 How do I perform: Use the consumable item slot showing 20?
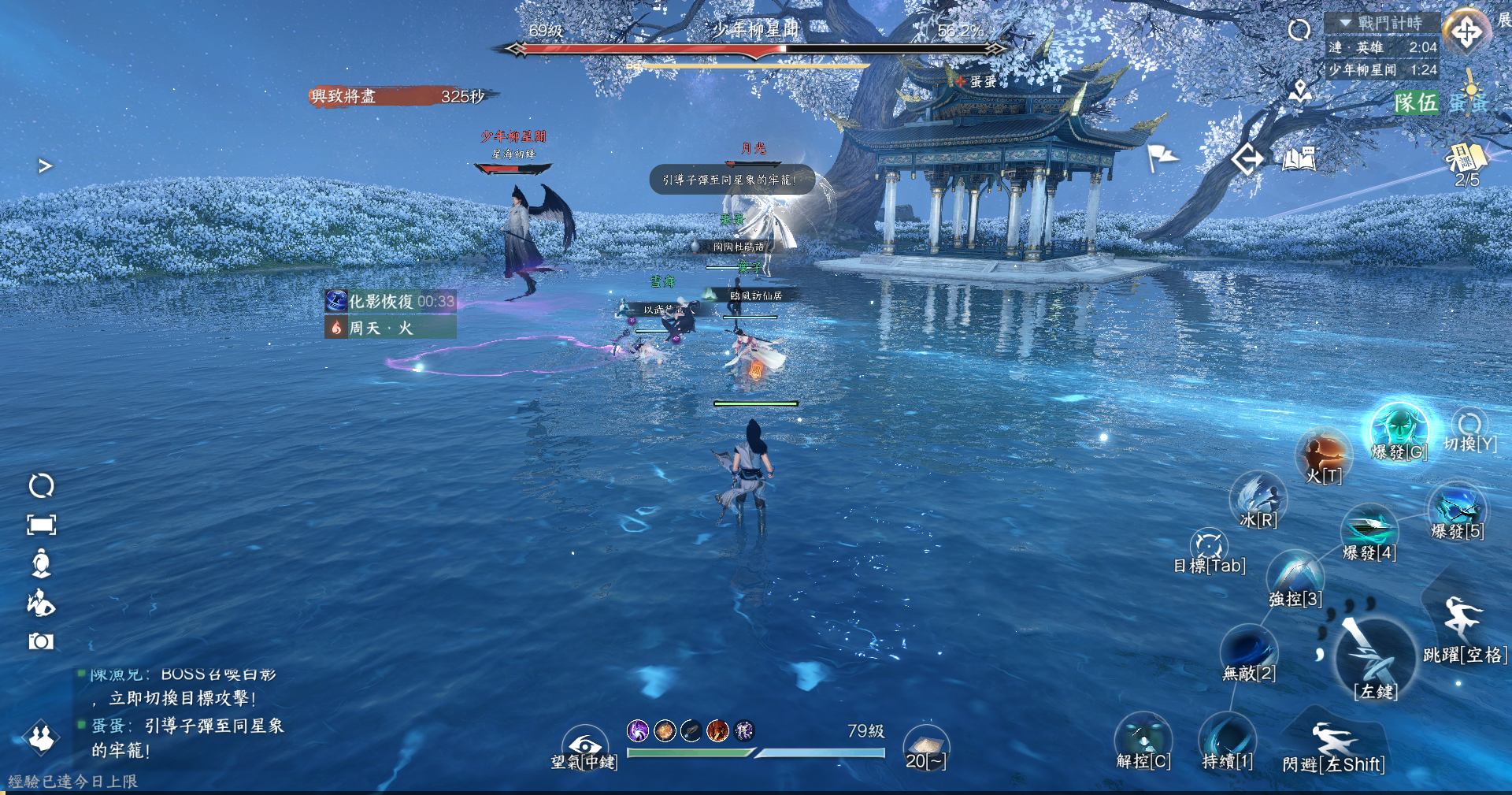click(x=925, y=746)
